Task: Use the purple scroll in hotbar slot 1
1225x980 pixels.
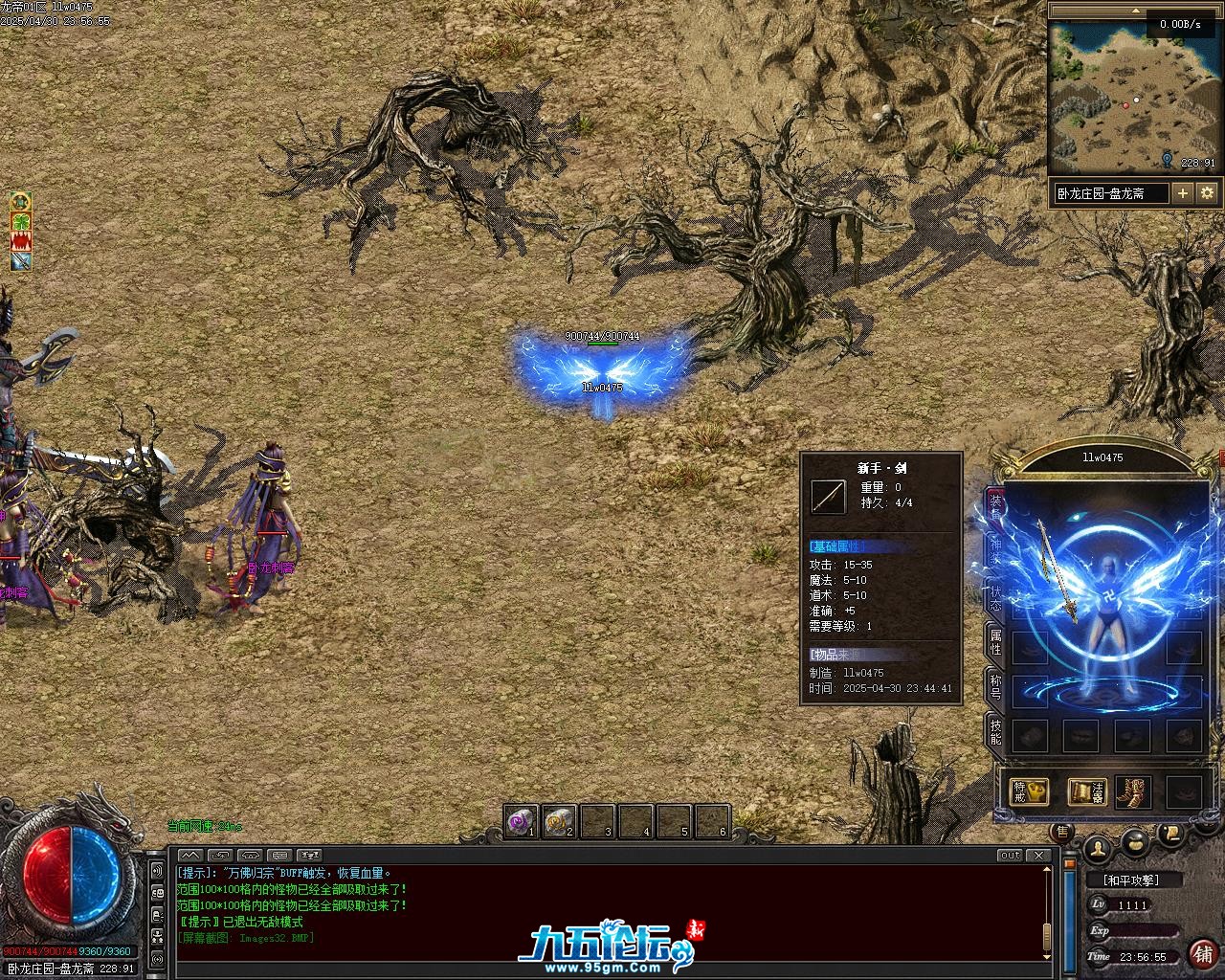Action: pos(522,821)
